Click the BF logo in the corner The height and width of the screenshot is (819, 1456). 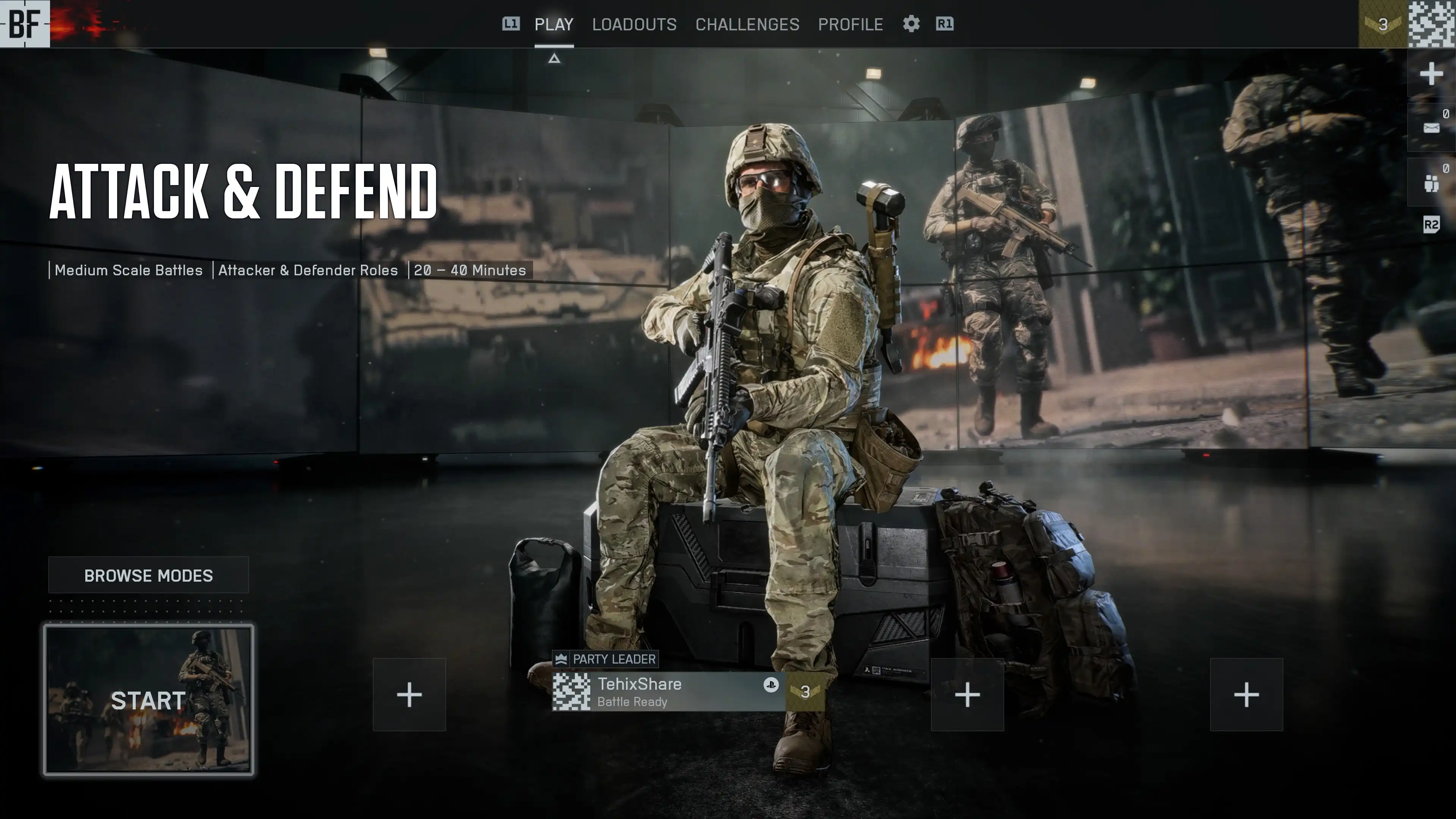click(25, 24)
